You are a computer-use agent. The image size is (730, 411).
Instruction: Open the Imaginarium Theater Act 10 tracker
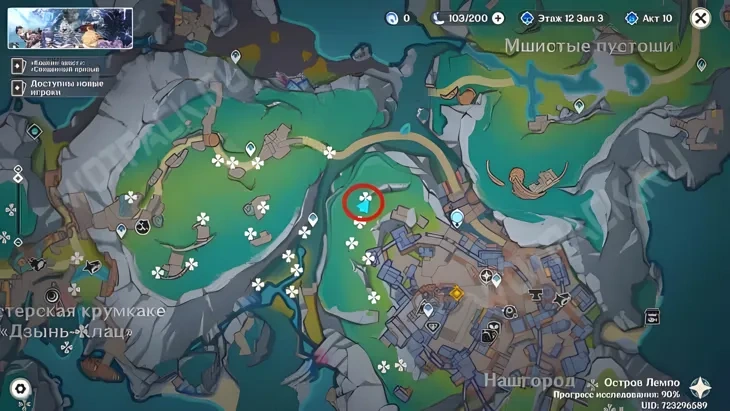649,18
